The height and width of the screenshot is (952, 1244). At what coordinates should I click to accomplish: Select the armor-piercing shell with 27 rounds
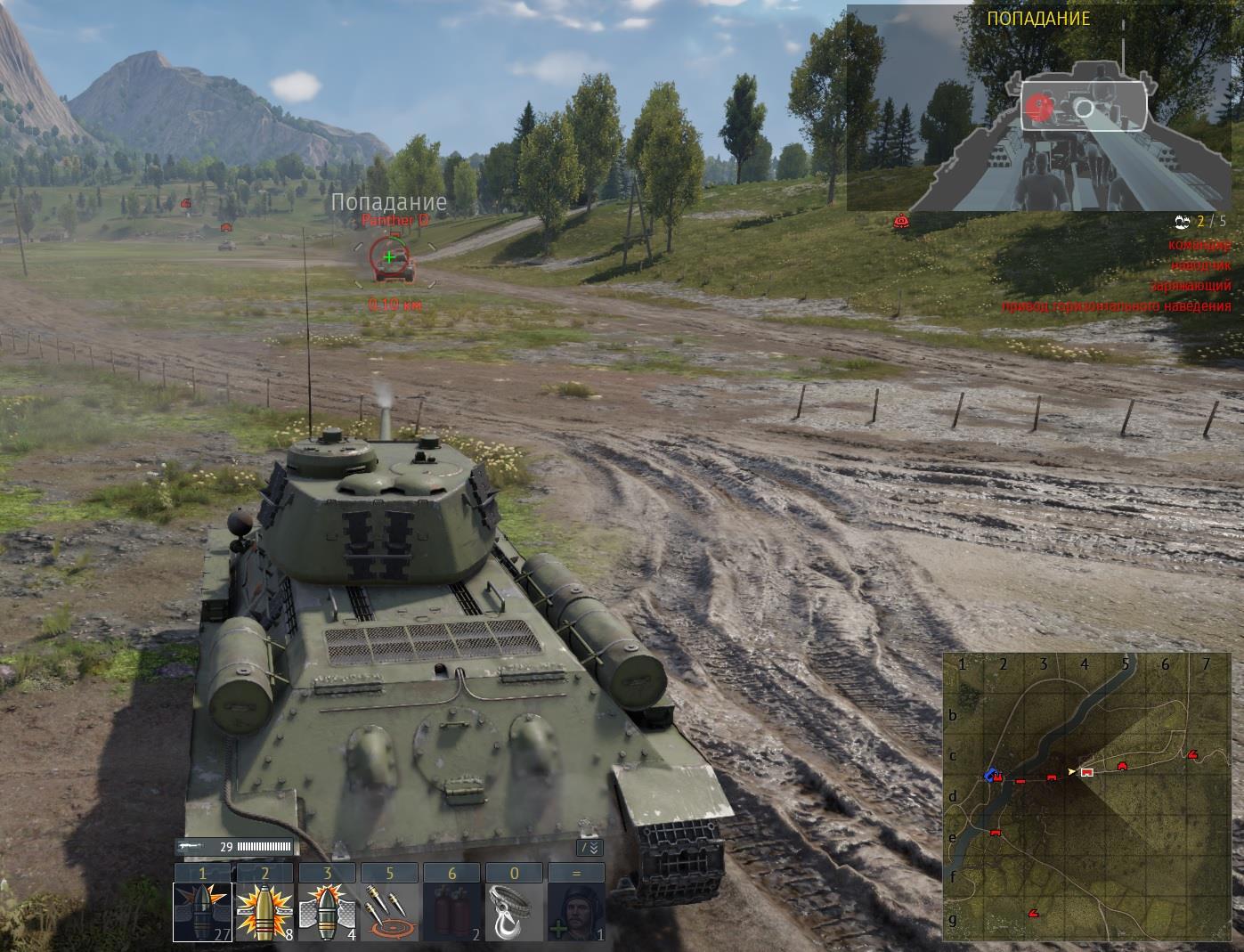pyautogui.click(x=202, y=912)
